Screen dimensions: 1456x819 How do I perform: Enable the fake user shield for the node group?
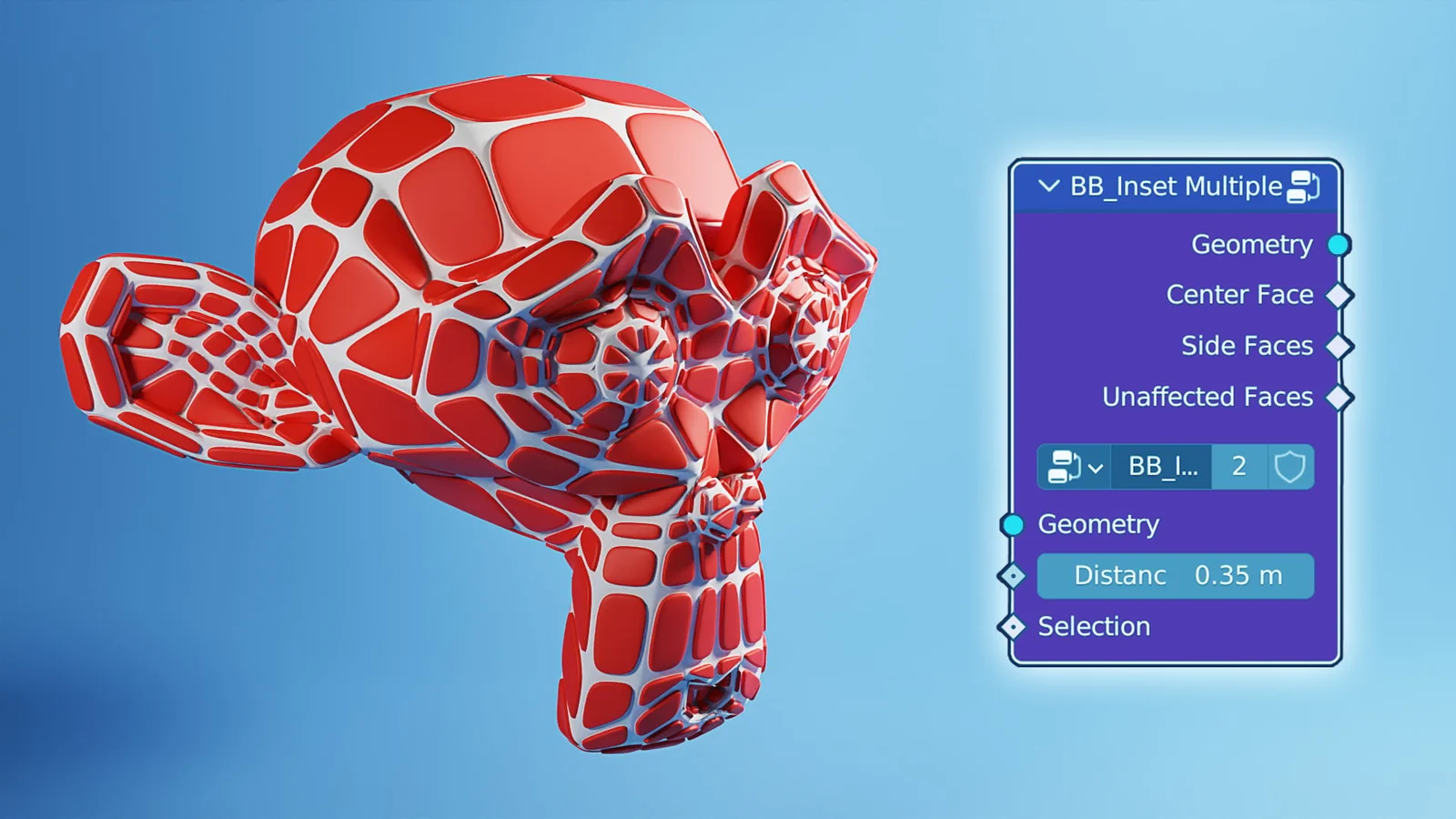1289,467
